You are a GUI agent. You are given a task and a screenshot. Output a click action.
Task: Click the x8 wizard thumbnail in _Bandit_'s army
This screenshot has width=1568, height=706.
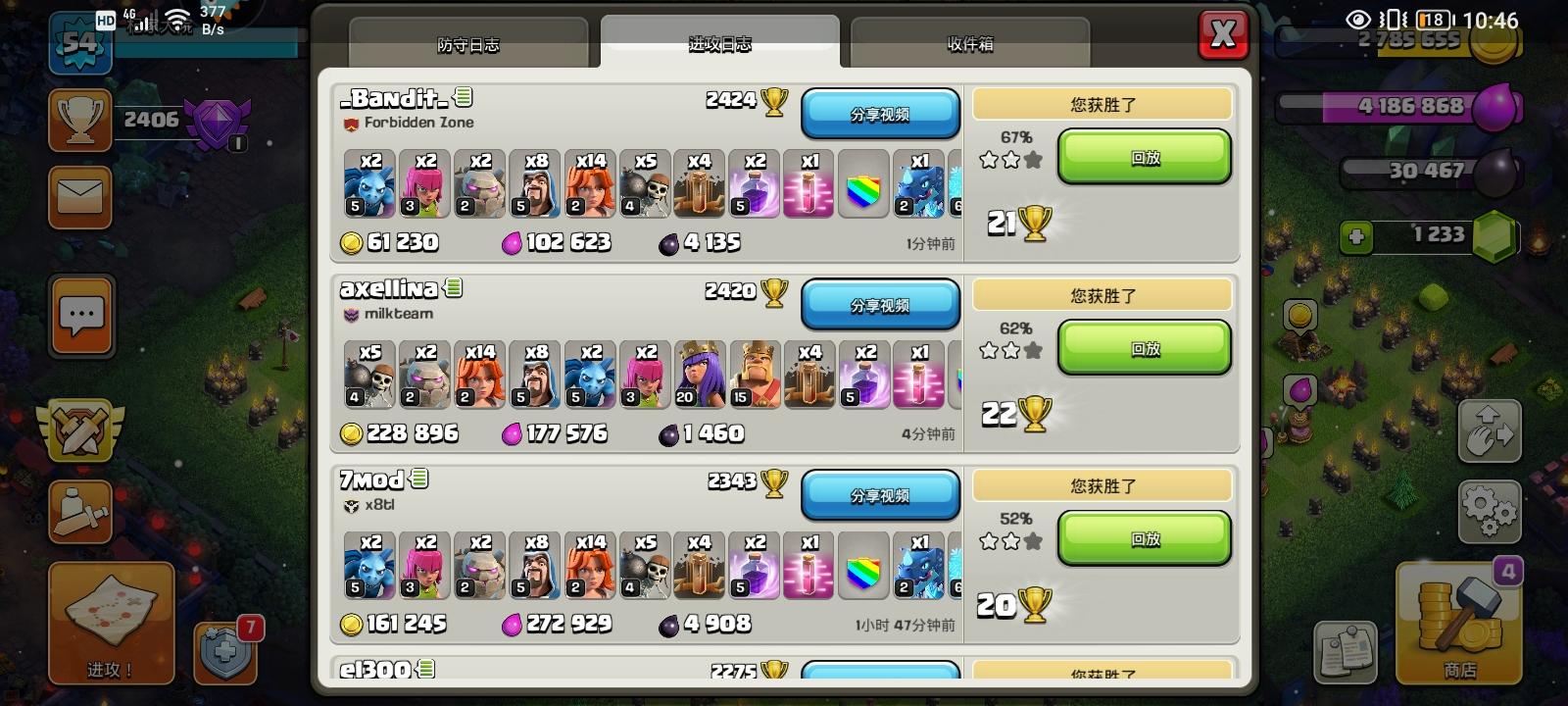[x=535, y=183]
